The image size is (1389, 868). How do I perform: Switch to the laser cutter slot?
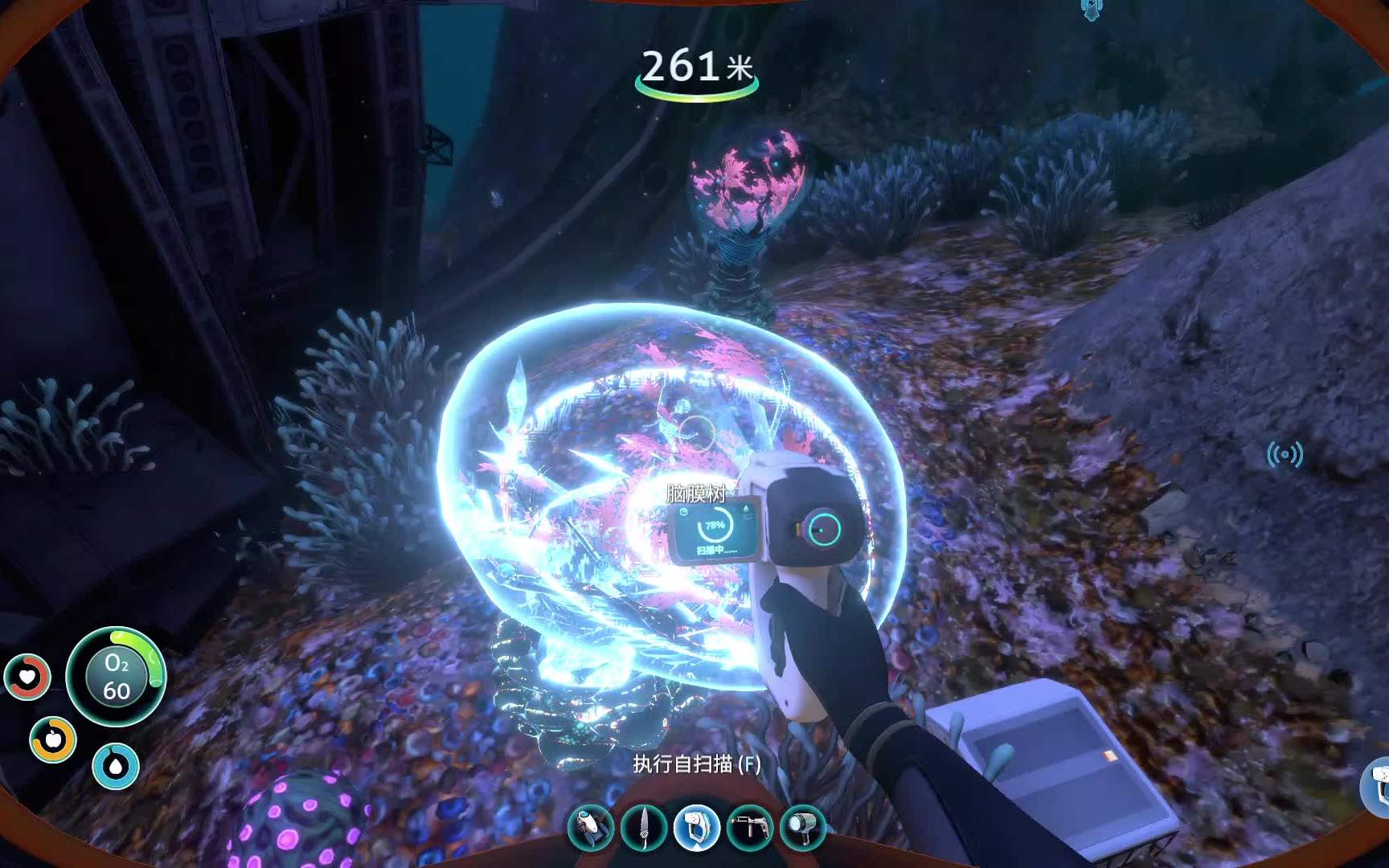click(749, 827)
